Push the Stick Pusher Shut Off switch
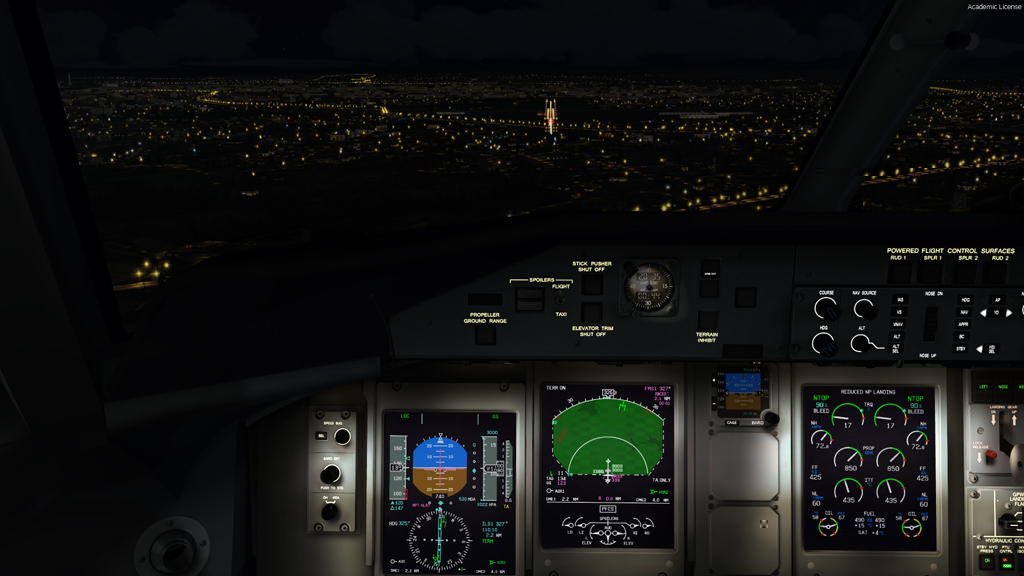 point(592,285)
